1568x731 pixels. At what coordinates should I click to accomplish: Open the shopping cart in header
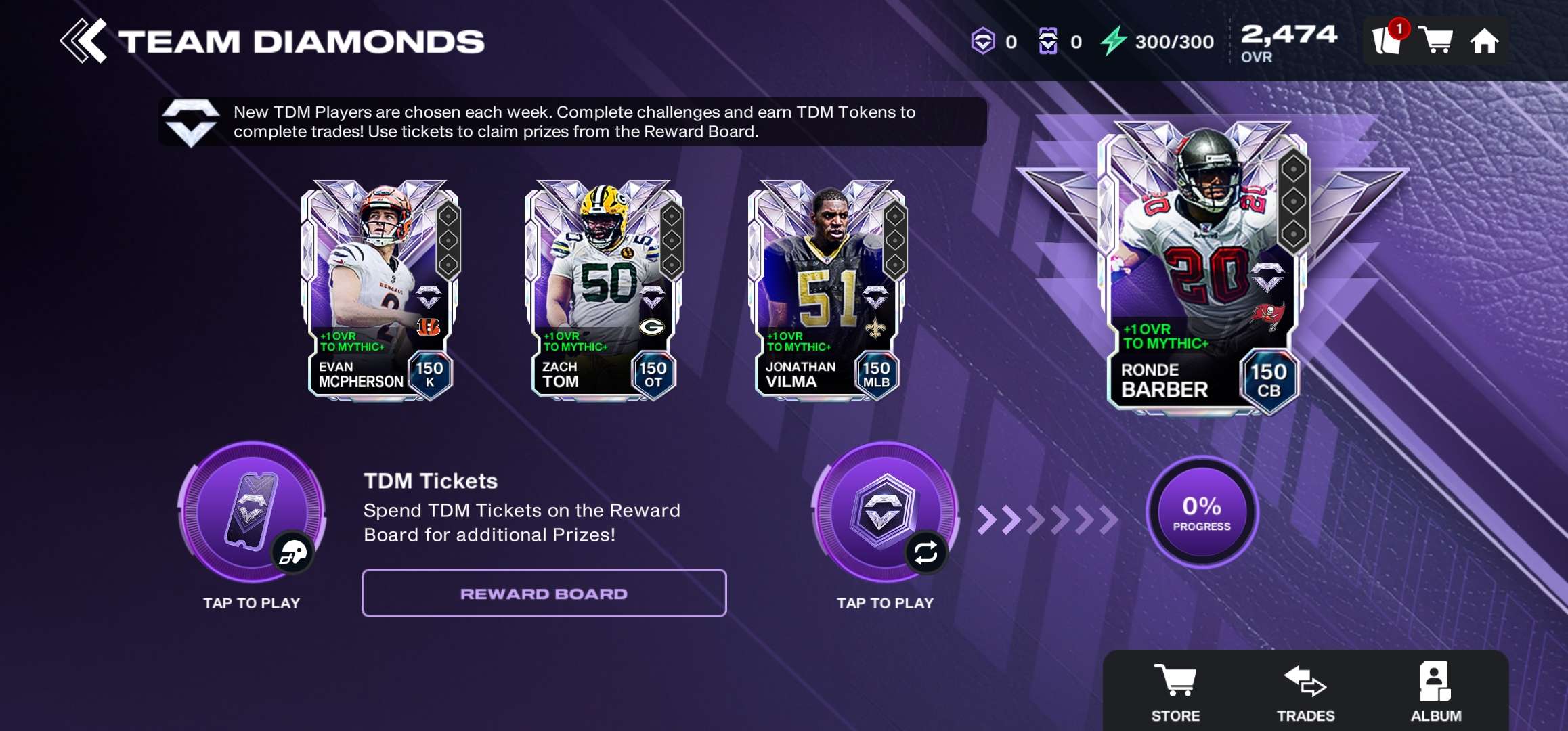[1435, 41]
